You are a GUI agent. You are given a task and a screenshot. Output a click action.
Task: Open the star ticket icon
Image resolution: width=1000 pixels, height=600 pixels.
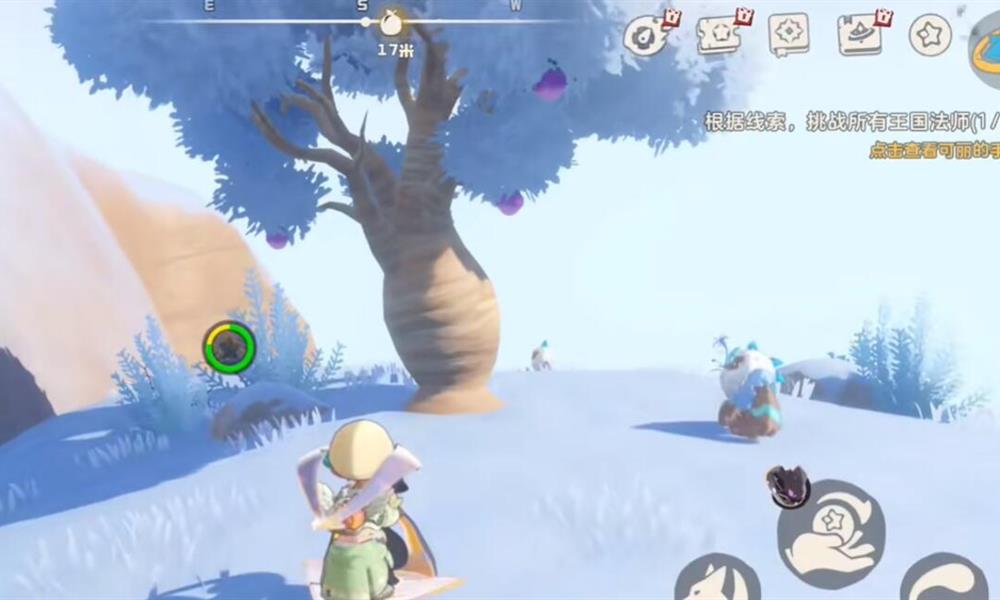[x=718, y=35]
